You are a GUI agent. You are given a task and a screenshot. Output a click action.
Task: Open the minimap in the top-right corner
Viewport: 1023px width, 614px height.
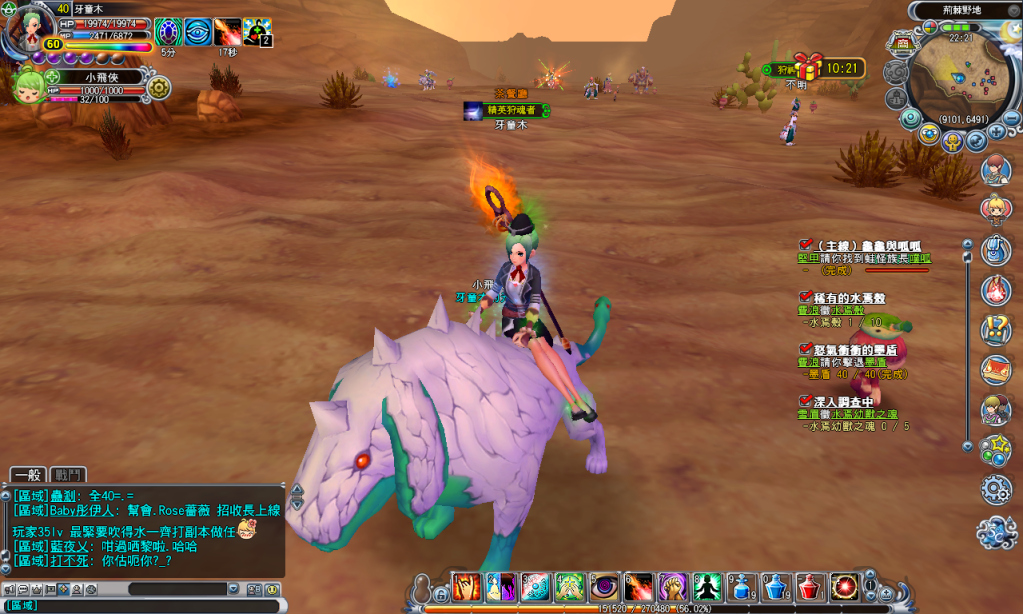point(957,77)
